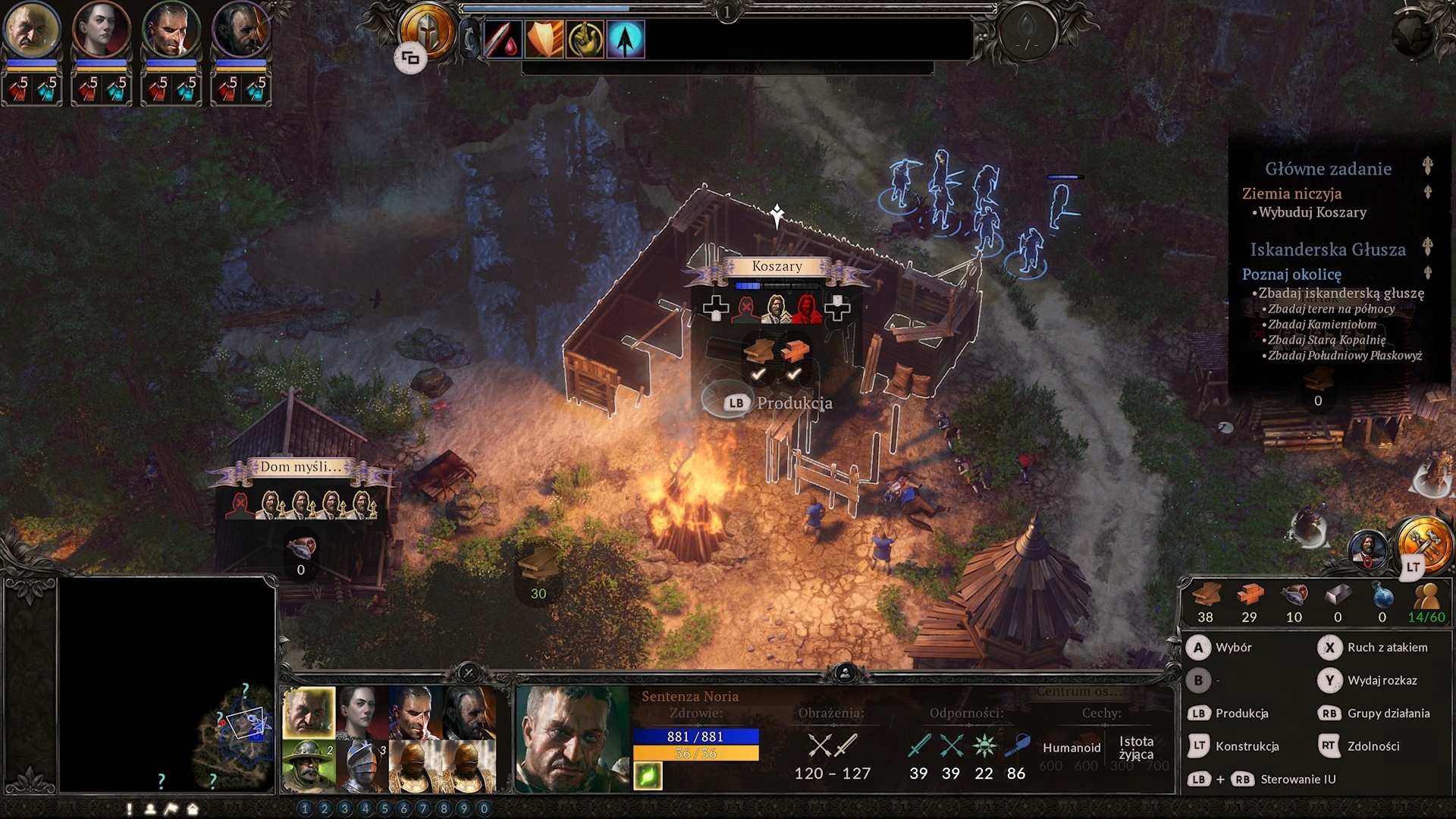
Task: Select the dark-haired woman hero portrait
Action: tap(101, 30)
